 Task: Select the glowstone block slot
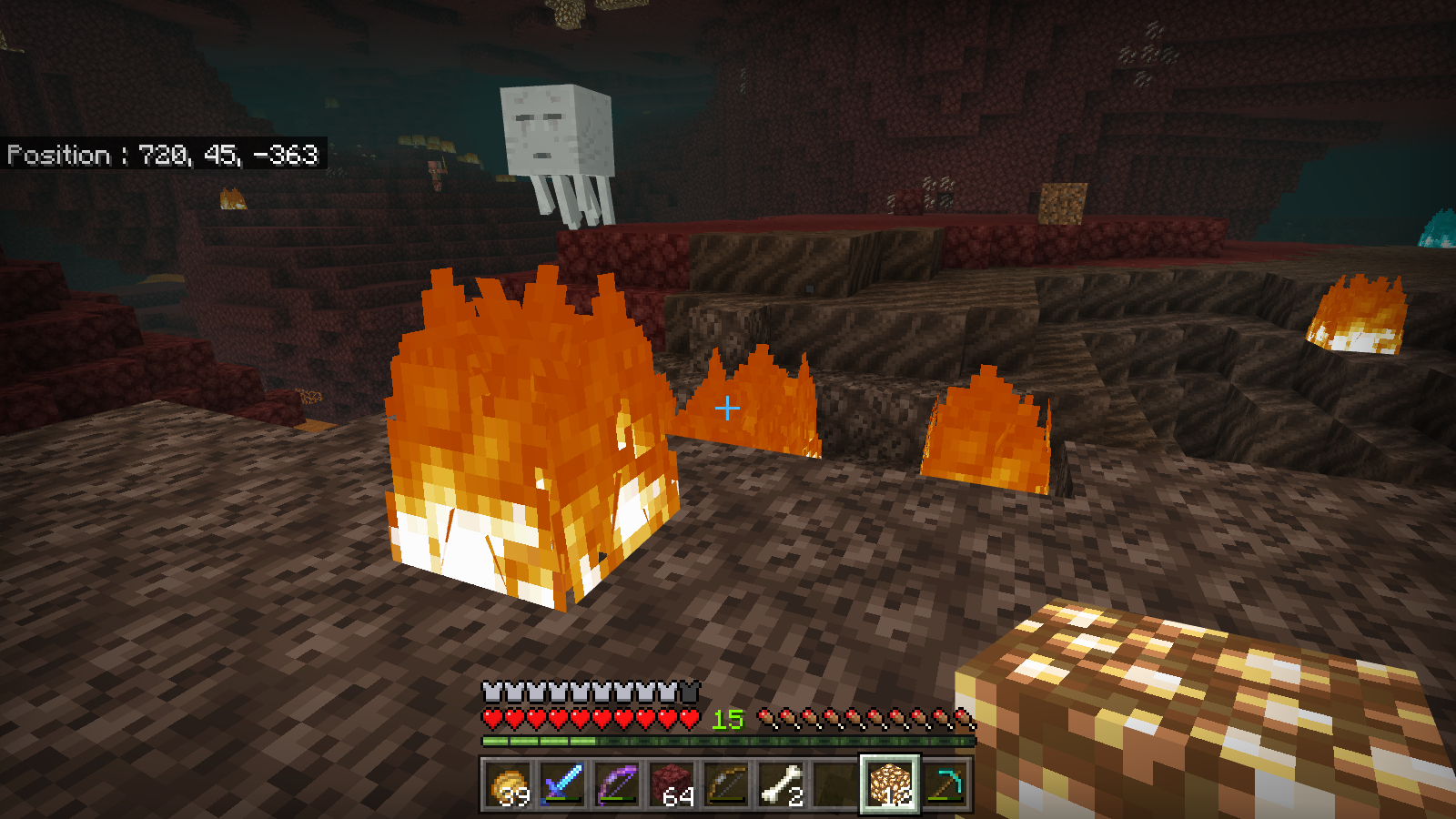click(x=890, y=784)
